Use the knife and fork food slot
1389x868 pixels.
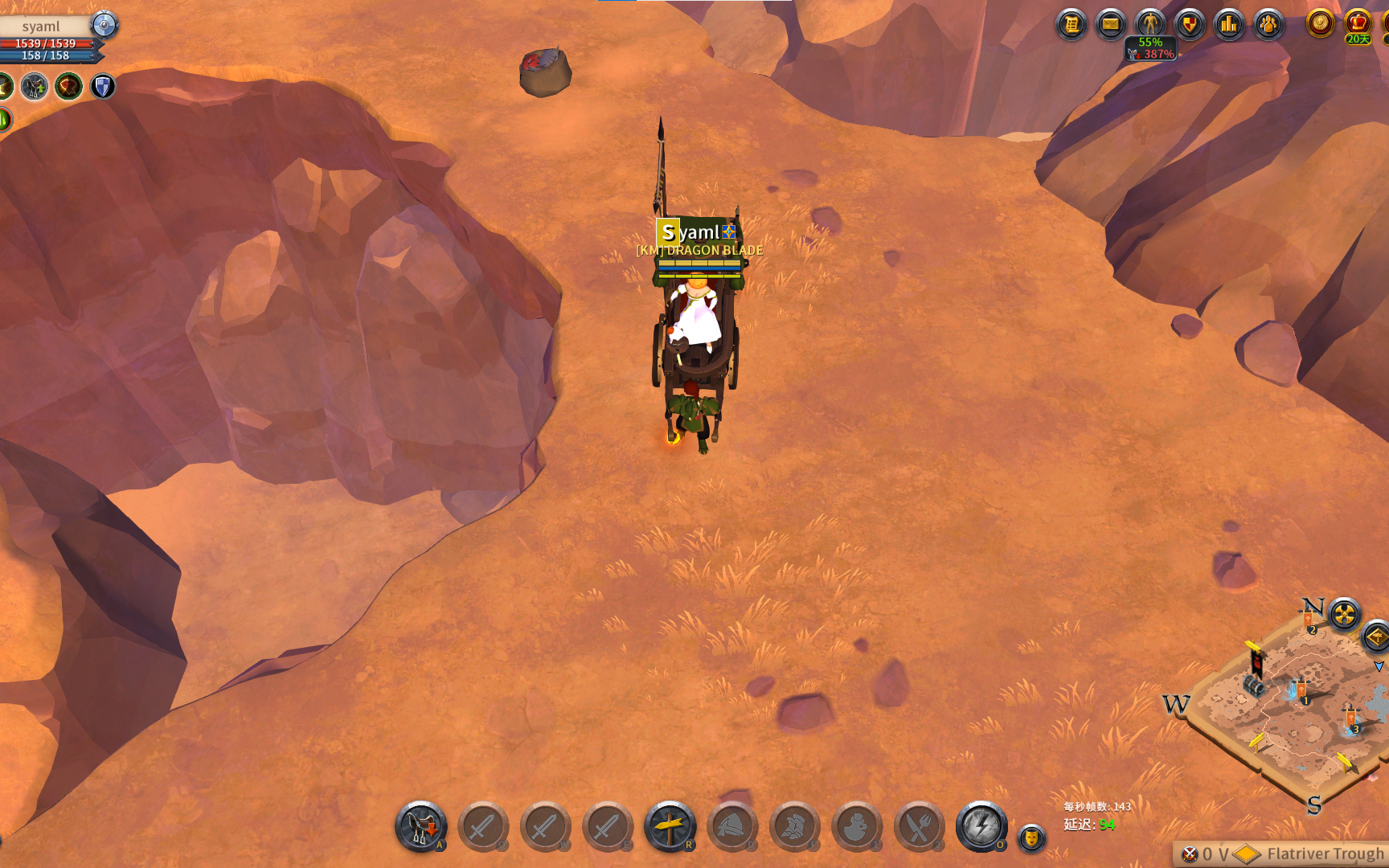point(919,826)
